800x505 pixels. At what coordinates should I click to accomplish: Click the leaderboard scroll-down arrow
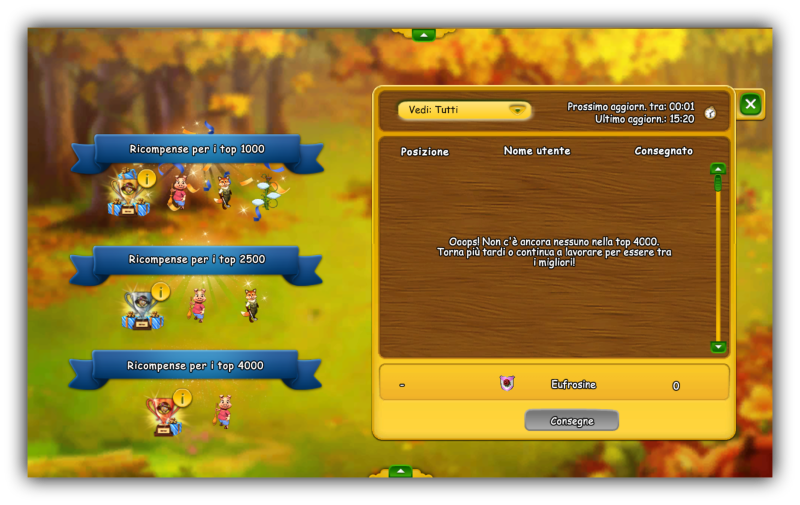[717, 347]
